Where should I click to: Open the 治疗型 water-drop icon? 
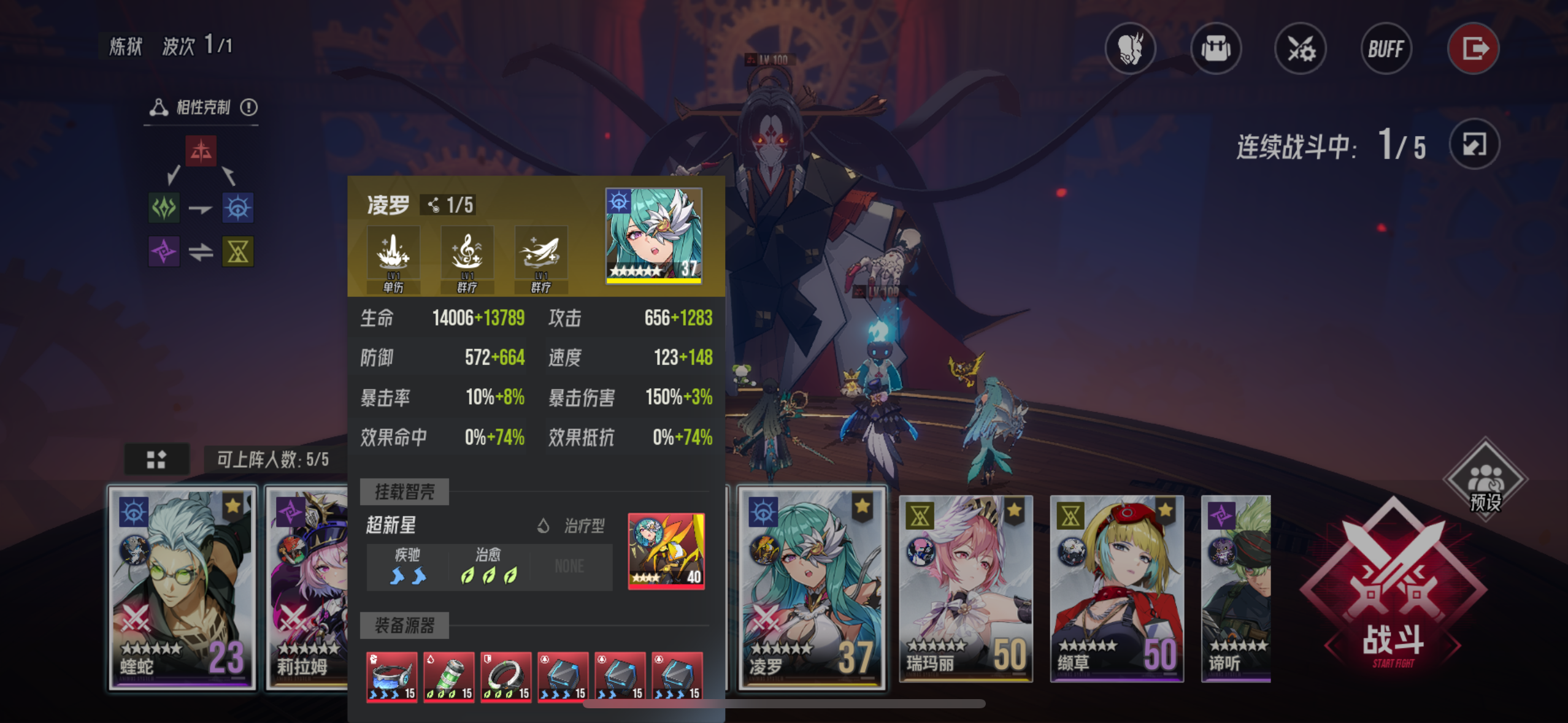click(x=544, y=526)
